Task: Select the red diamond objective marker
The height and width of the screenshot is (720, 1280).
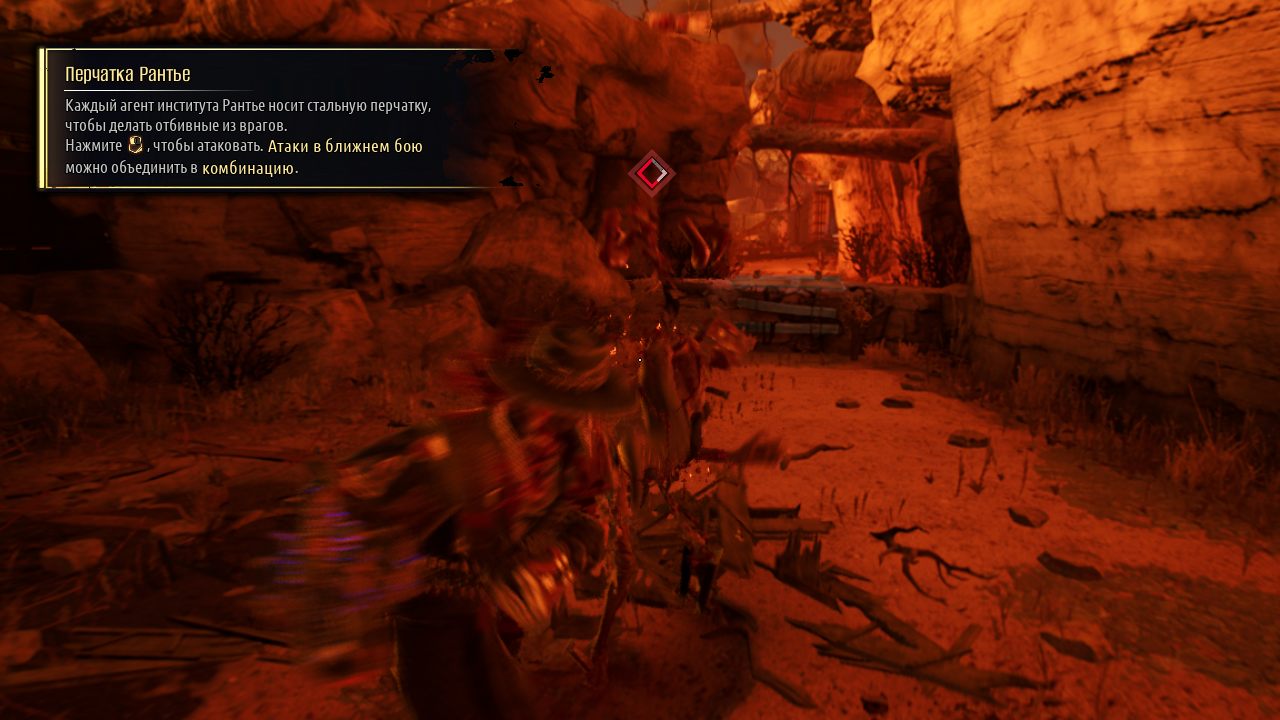Action: pos(651,174)
